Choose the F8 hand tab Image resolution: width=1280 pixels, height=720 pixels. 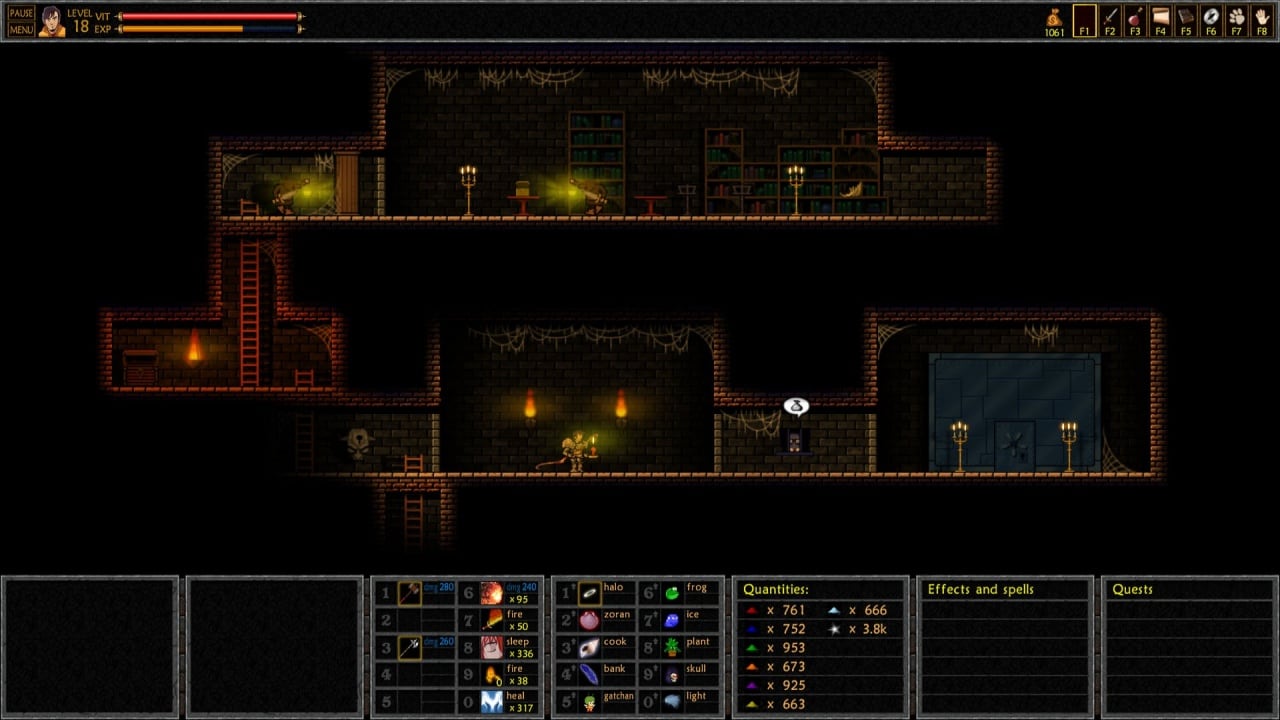click(1262, 20)
